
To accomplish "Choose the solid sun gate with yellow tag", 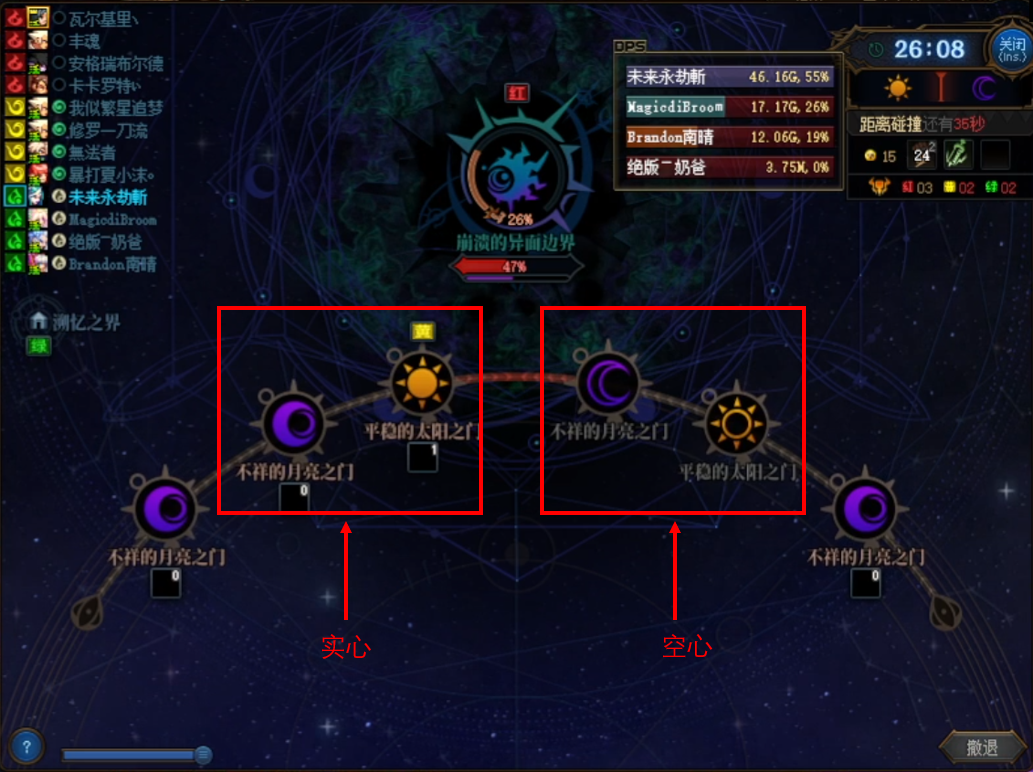I will 422,385.
